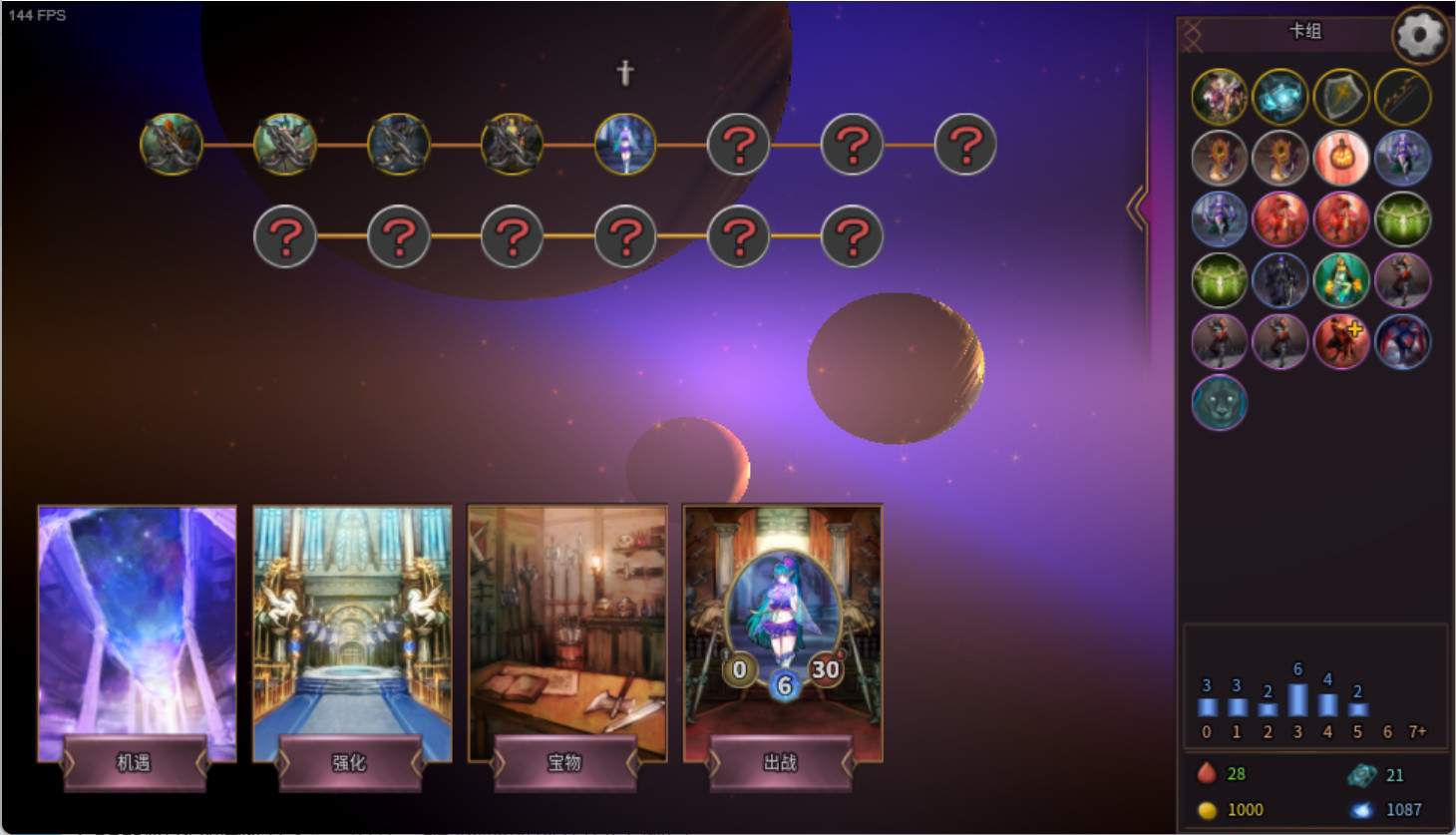The width and height of the screenshot is (1456, 835).
Task: Select the shield card icon in the deck grid
Action: (x=1341, y=97)
